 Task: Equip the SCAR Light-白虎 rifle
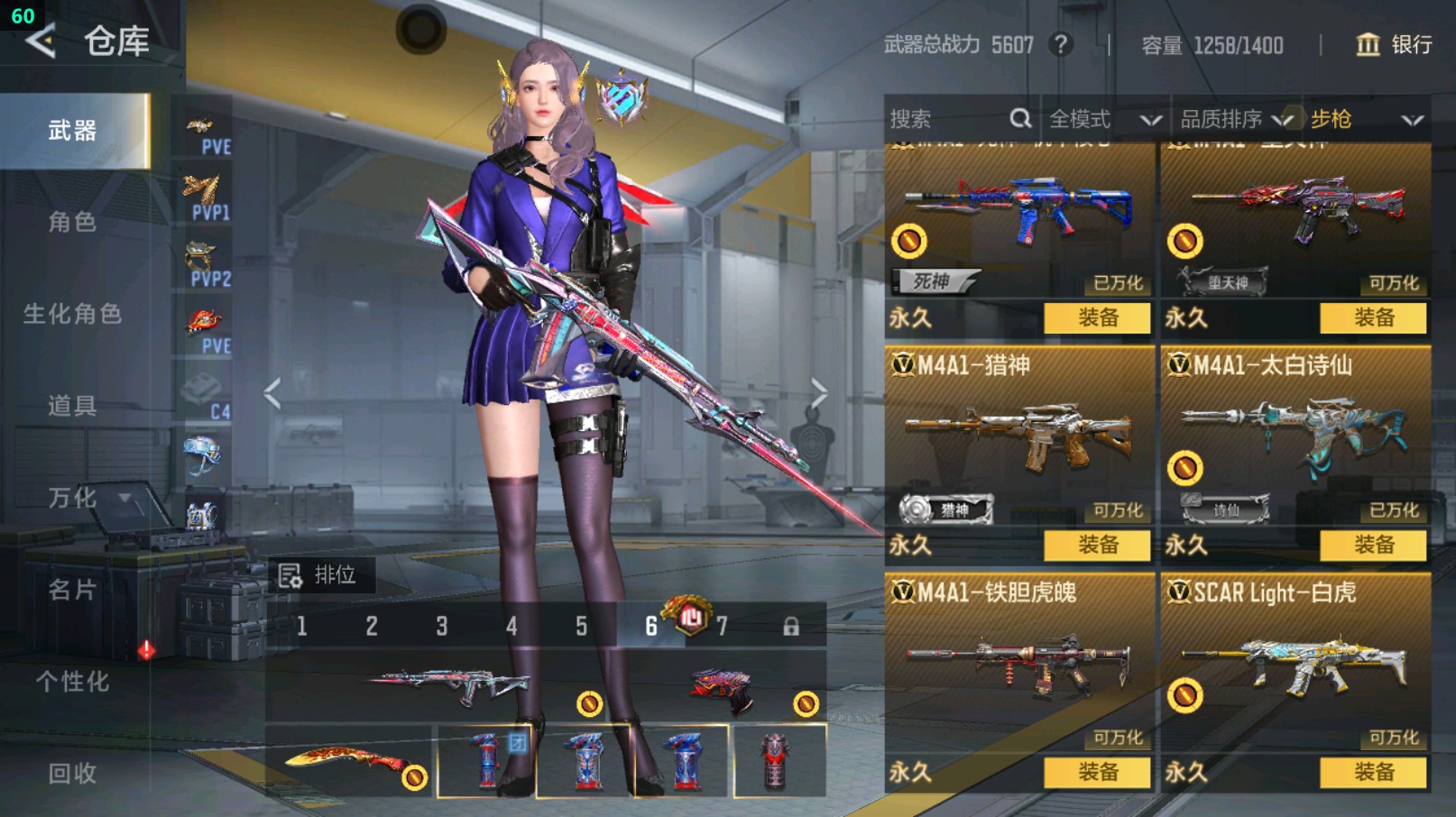tap(1373, 772)
